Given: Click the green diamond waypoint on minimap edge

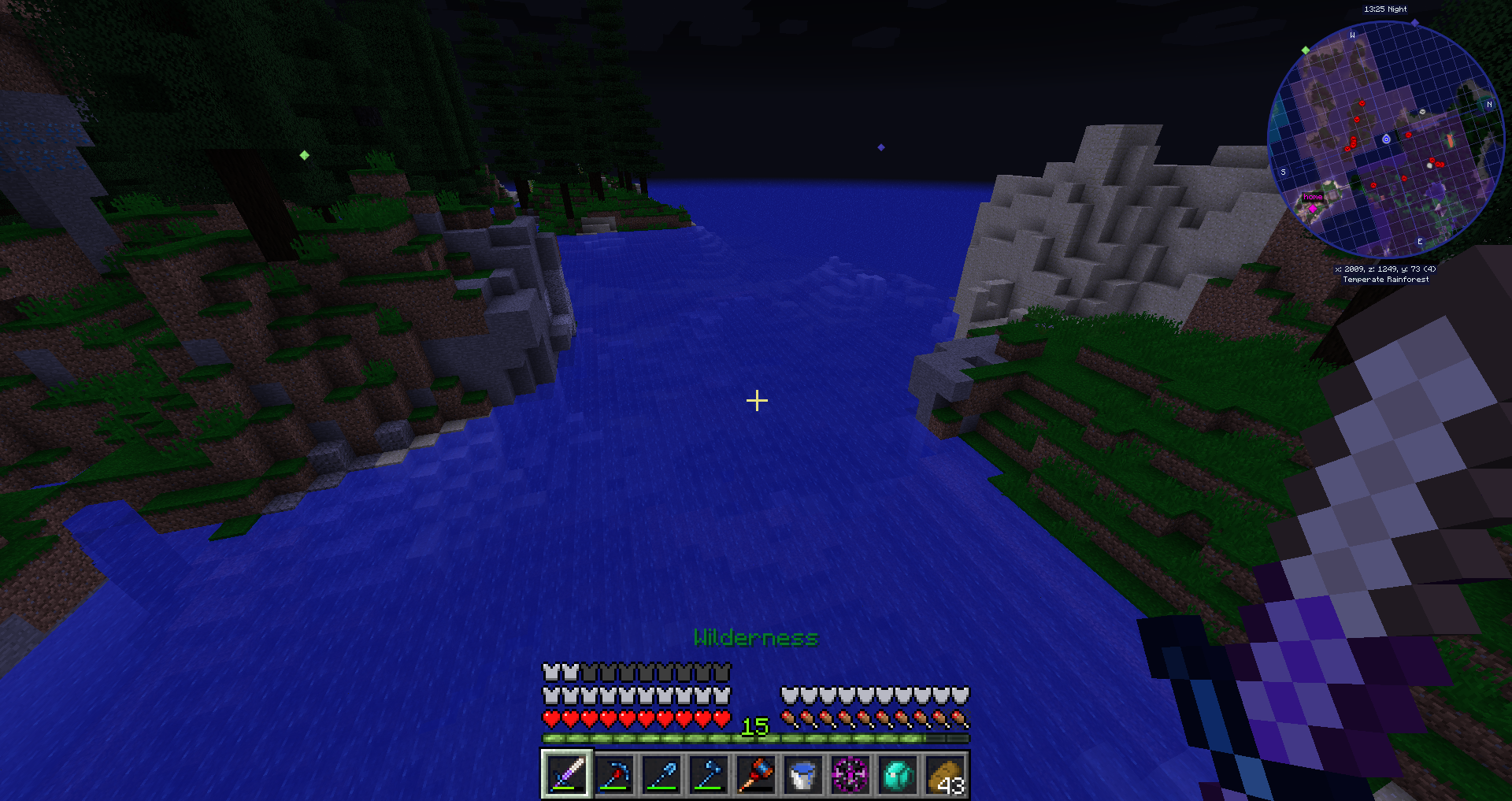Looking at the screenshot, I should point(1306,50).
